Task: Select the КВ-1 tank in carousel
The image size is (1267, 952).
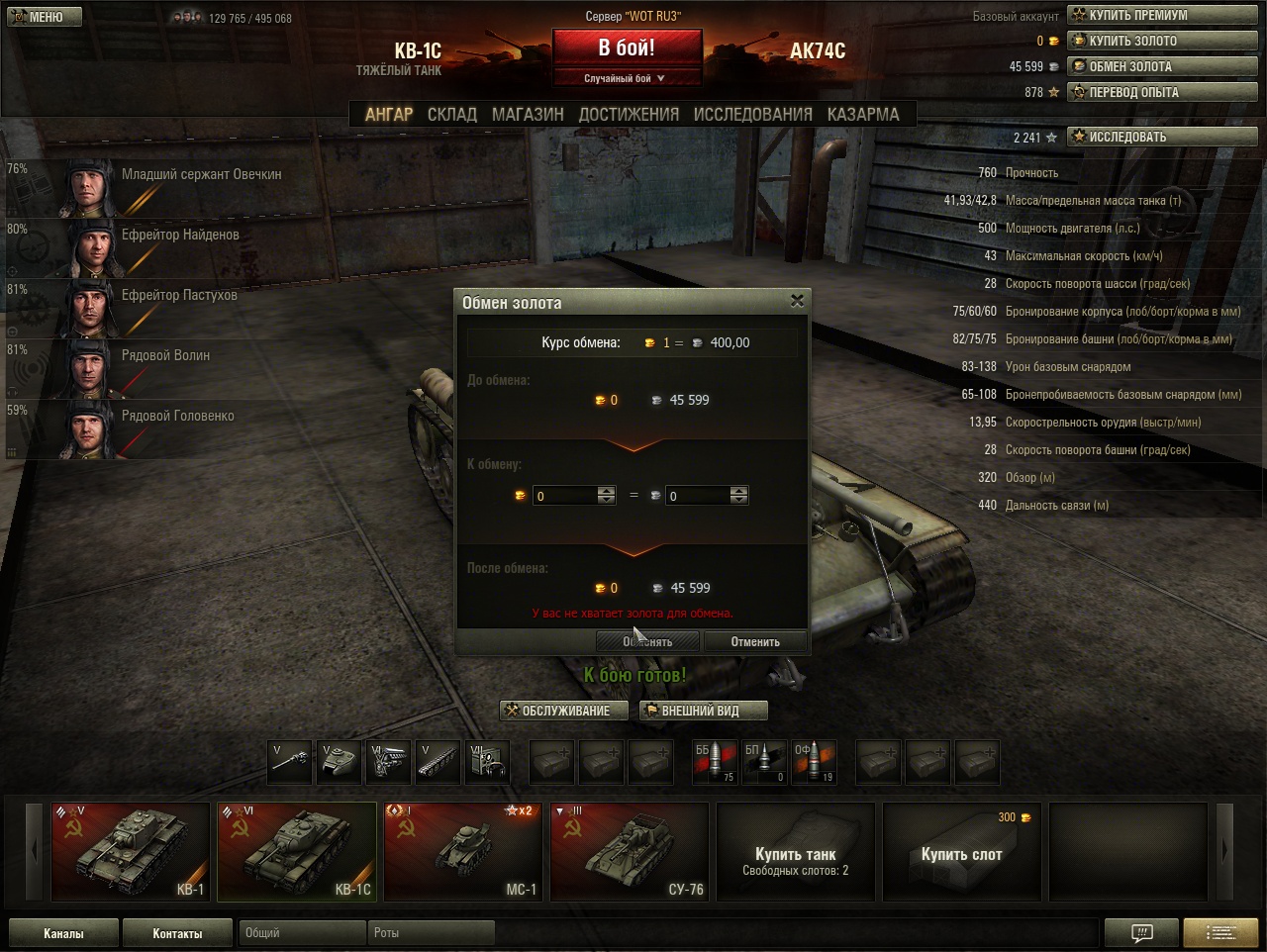Action: coord(131,851)
